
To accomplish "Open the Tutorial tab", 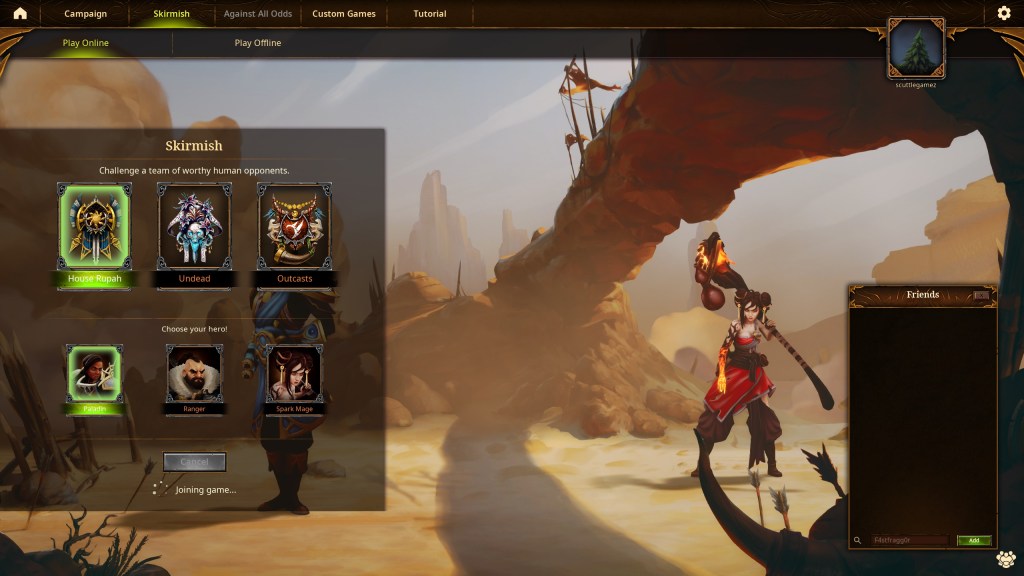I will click(x=430, y=14).
